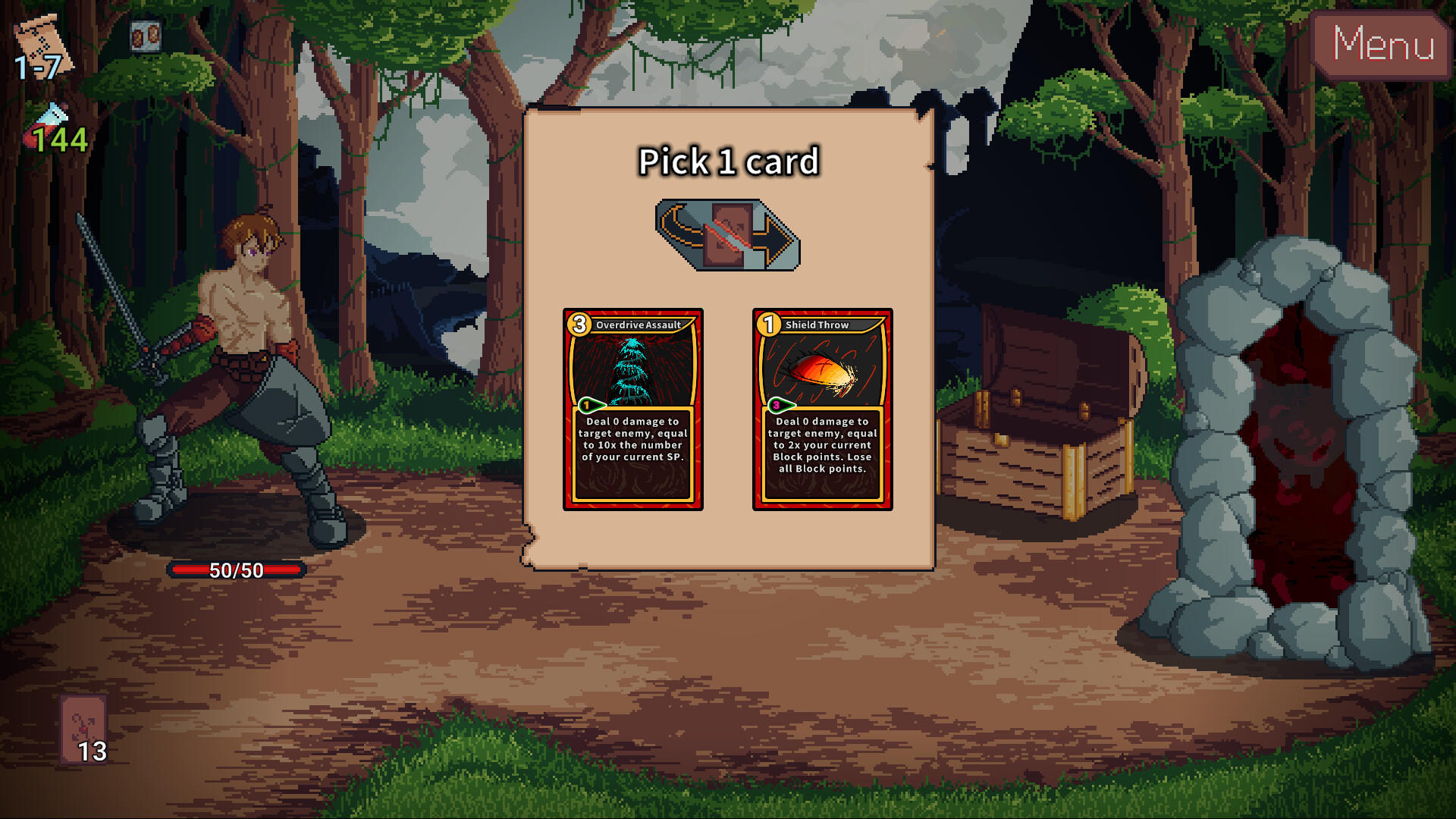
Task: Click the green pip counter on Overdrive Assault
Action: click(586, 405)
